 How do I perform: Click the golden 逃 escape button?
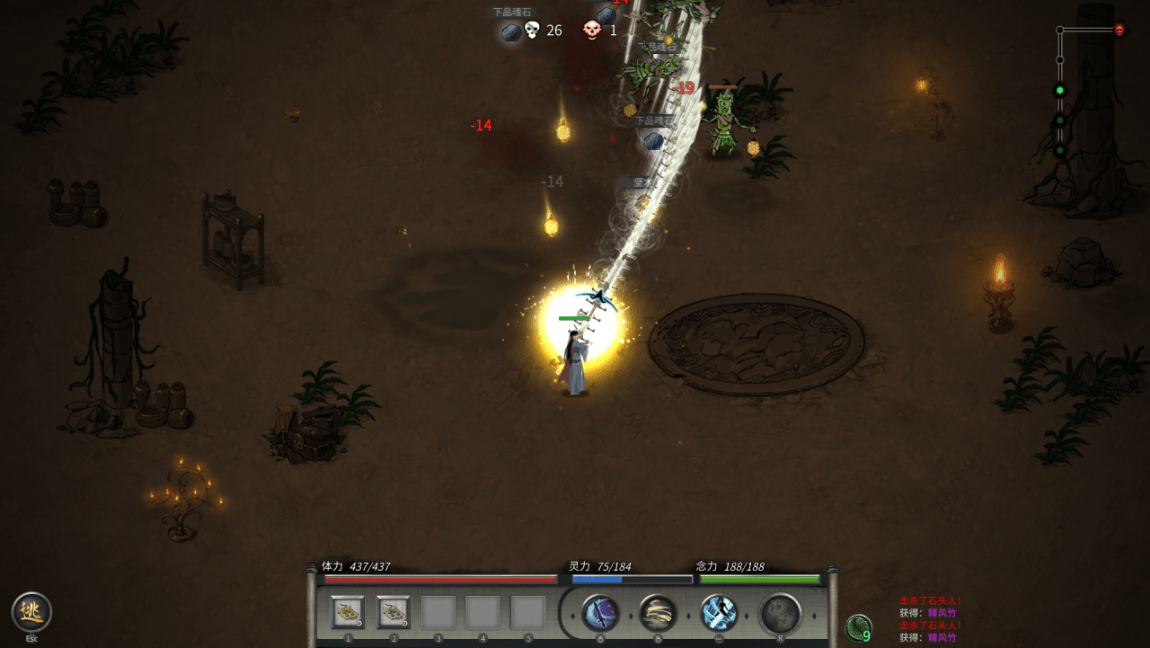click(x=31, y=611)
